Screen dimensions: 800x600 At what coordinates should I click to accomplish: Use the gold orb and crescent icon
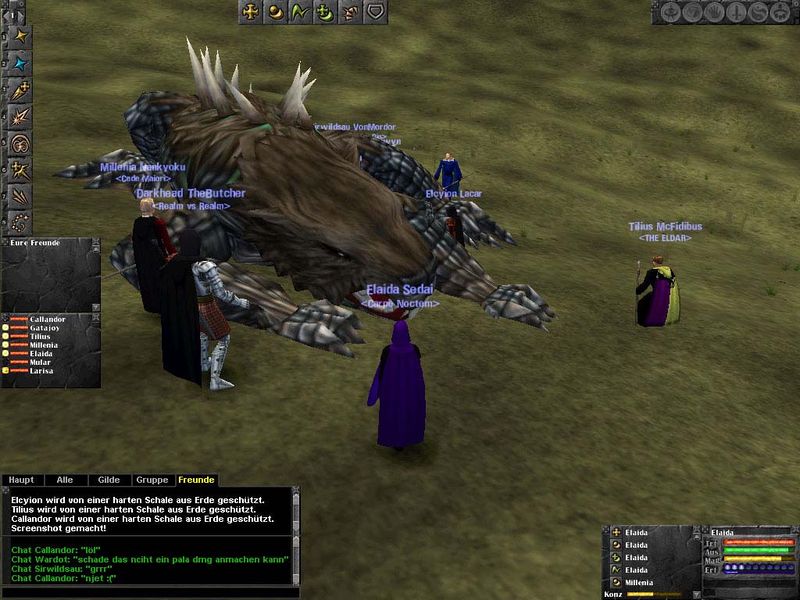(275, 12)
